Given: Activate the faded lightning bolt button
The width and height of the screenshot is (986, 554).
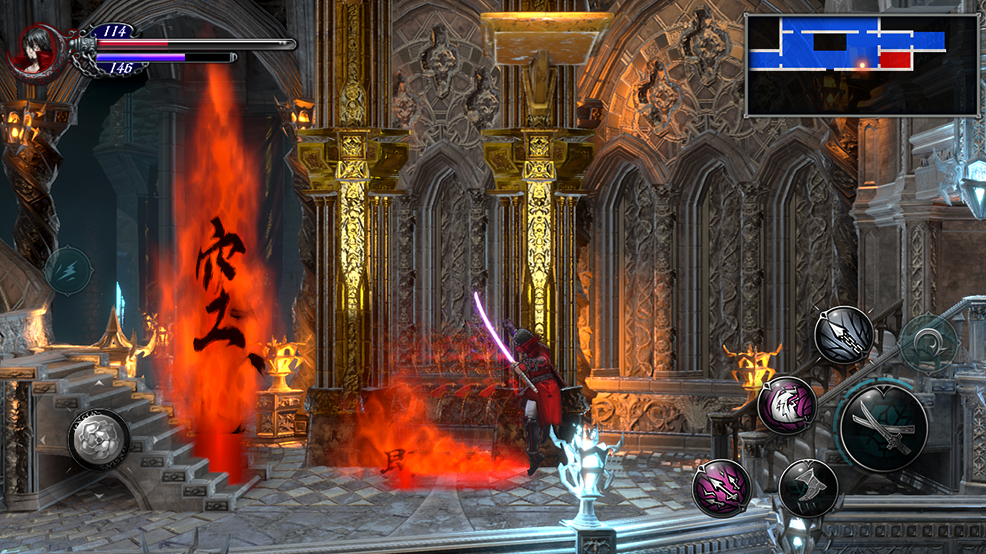Looking at the screenshot, I should (x=68, y=270).
